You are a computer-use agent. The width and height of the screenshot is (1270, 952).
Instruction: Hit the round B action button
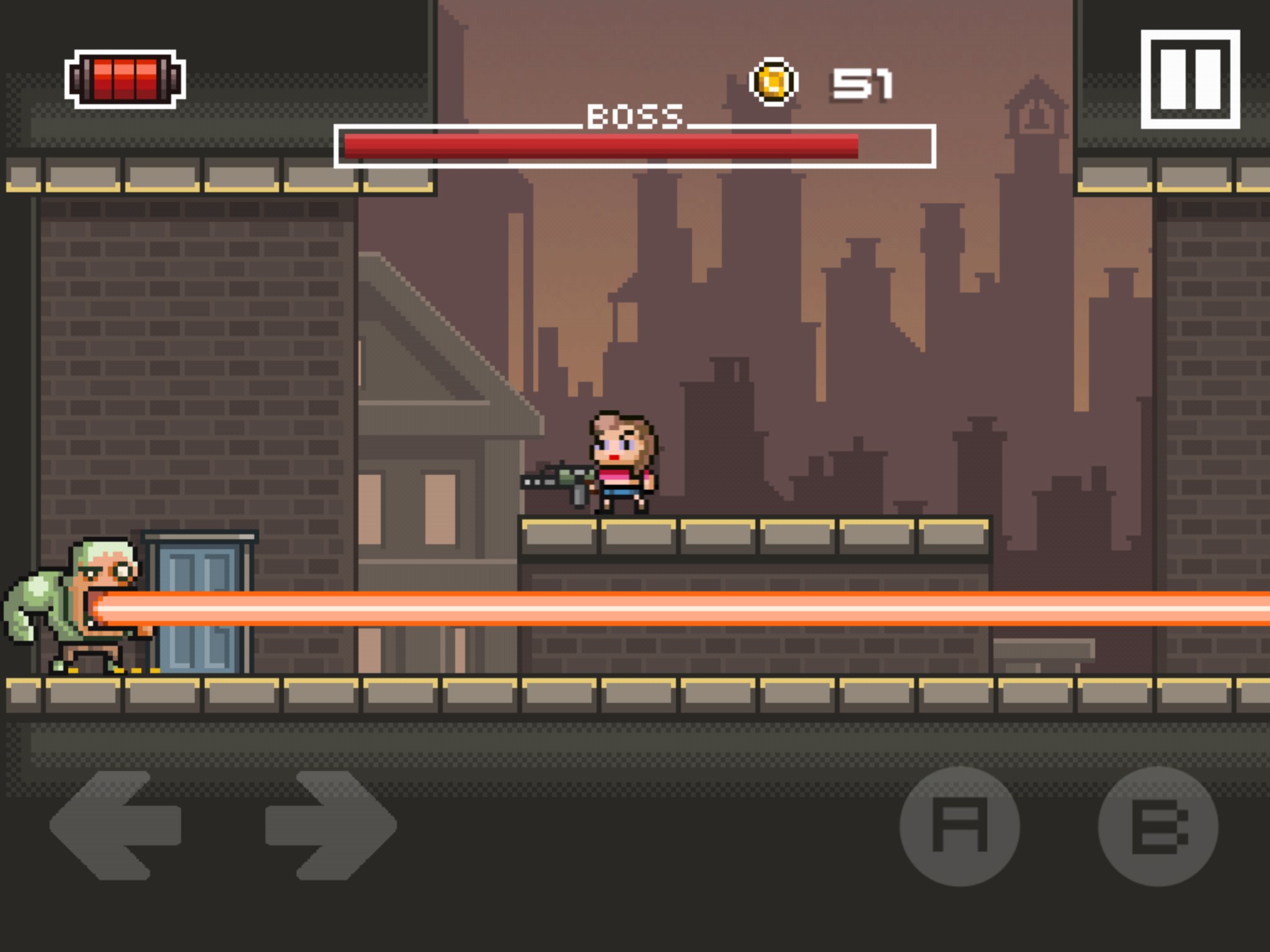(x=1158, y=826)
